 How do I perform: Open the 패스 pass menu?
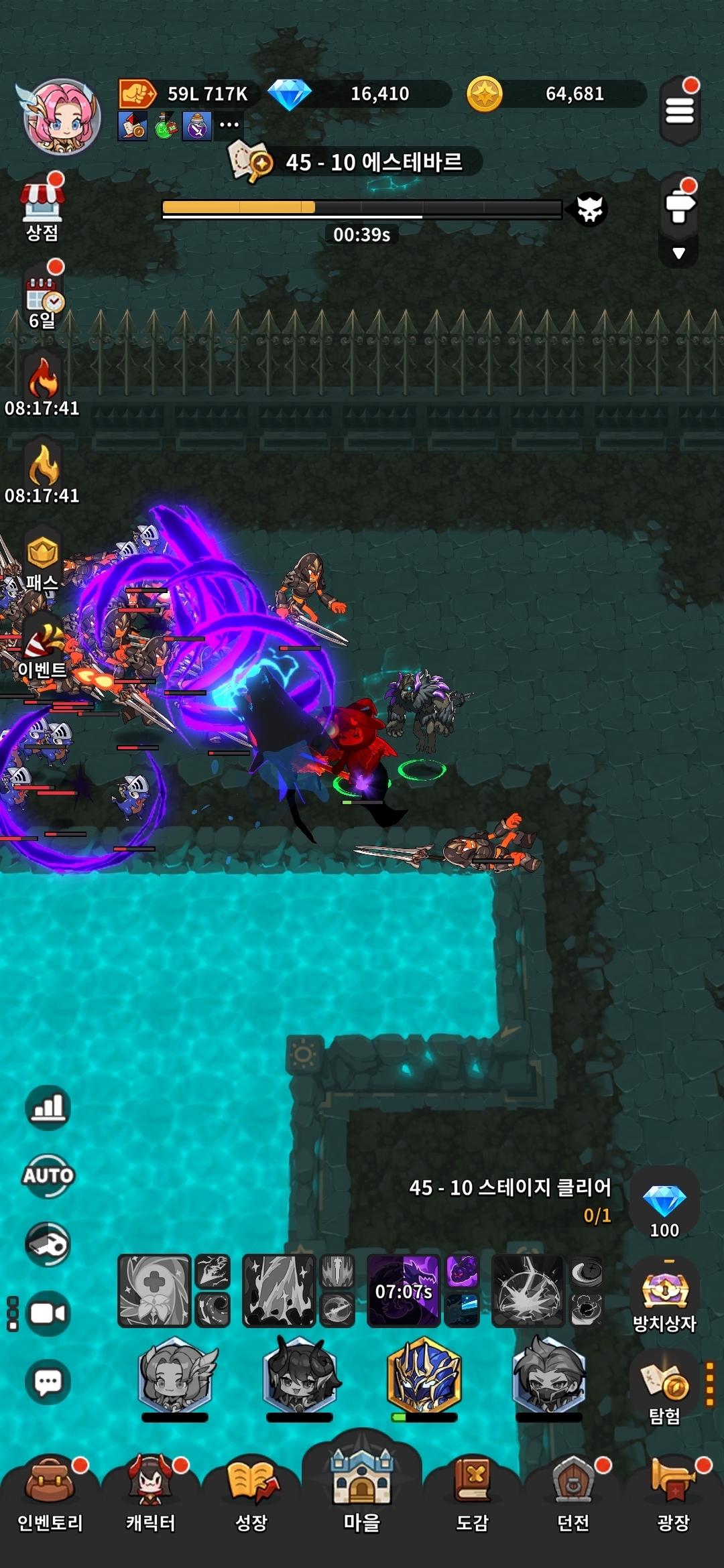[43, 562]
